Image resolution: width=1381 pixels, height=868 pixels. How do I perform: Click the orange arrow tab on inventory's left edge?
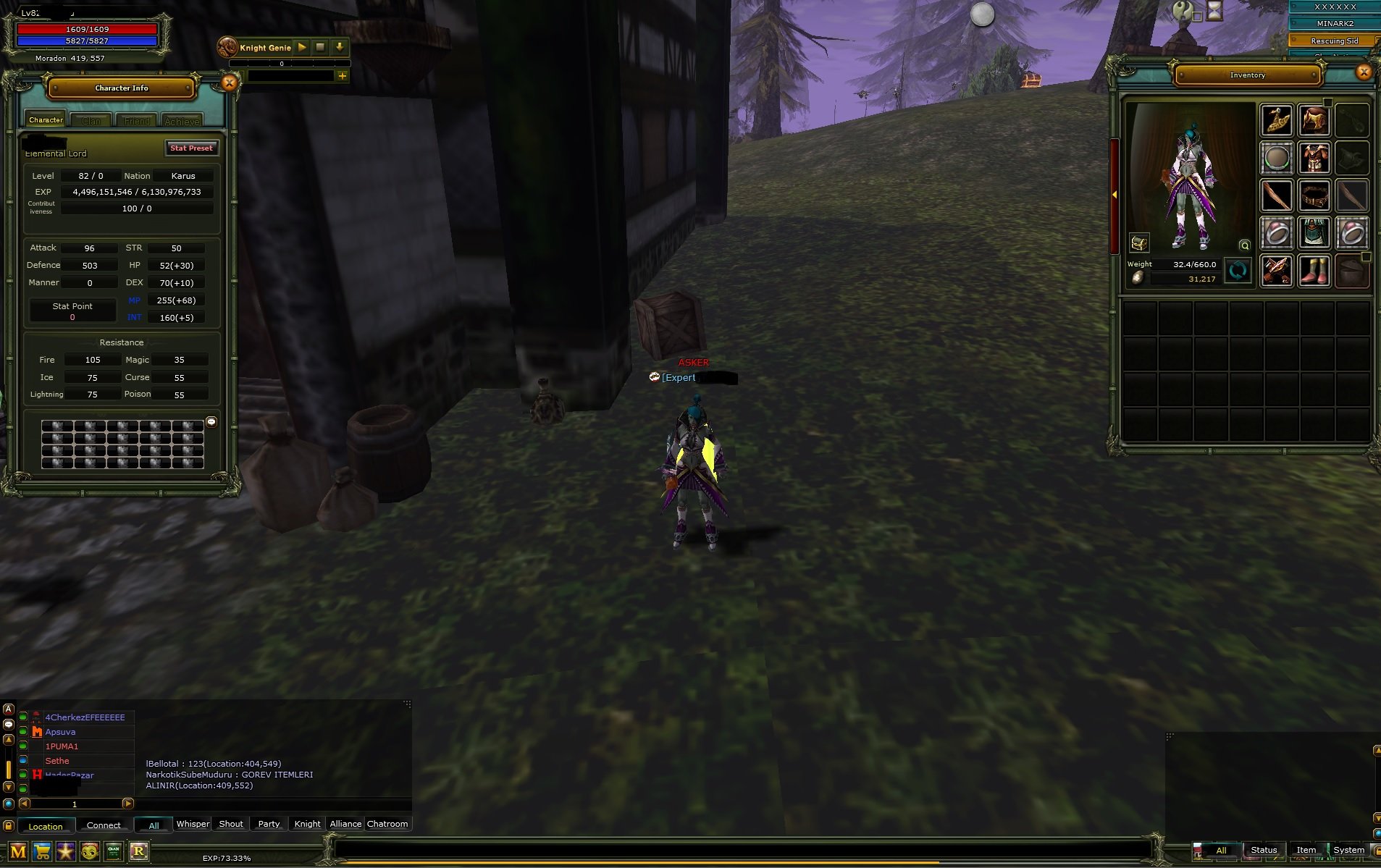tap(1114, 195)
